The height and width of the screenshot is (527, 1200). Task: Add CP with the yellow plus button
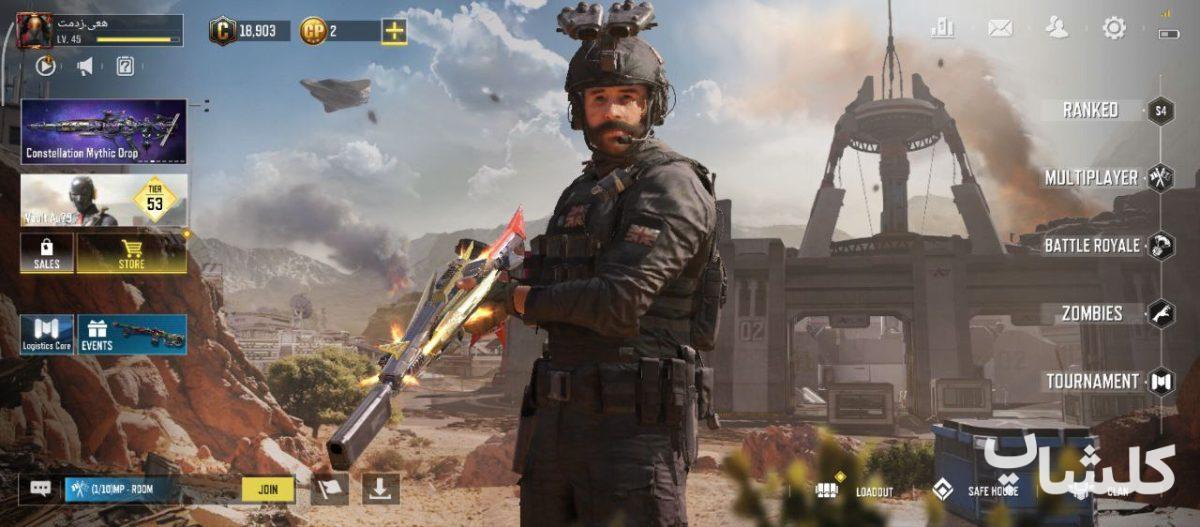[x=395, y=31]
